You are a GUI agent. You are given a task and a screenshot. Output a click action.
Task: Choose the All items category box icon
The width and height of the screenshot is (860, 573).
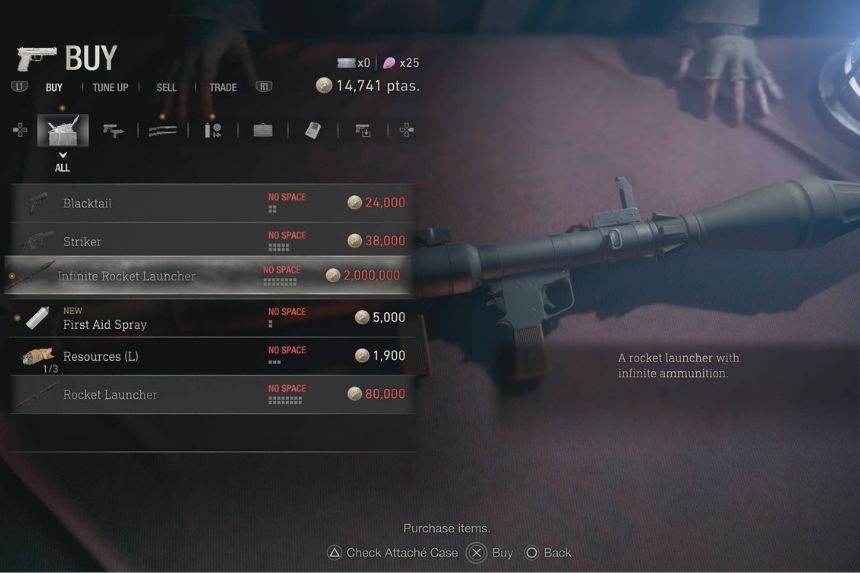pyautogui.click(x=63, y=131)
